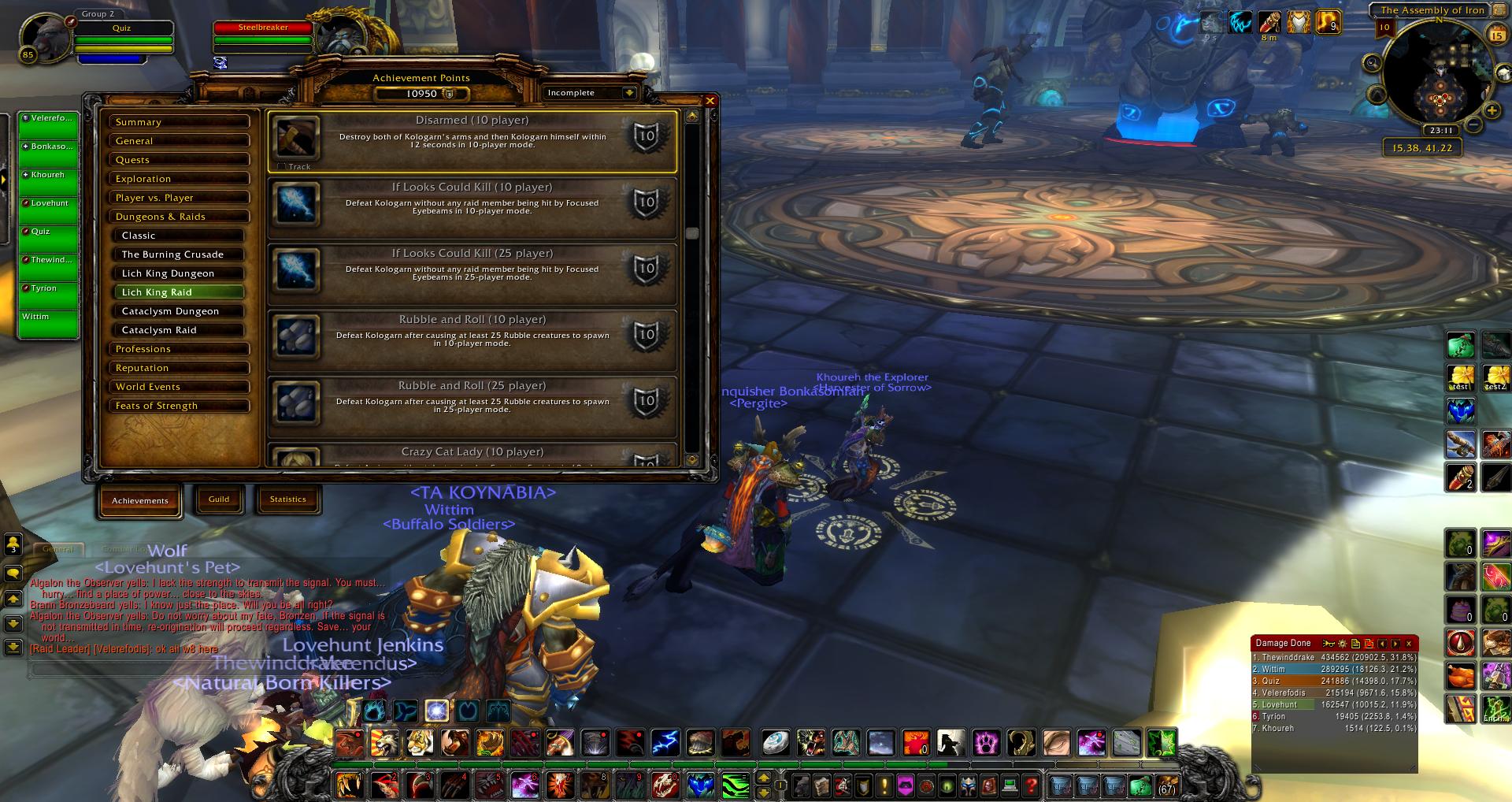Open the Quests achievement category
1512x802 pixels.
pyautogui.click(x=179, y=160)
